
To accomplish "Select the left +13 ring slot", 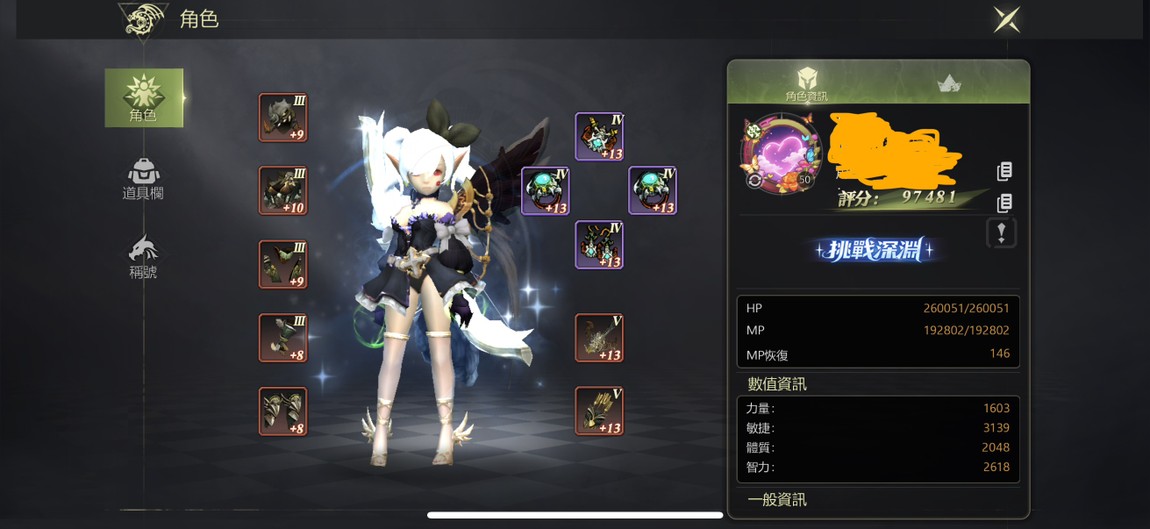I will (546, 191).
